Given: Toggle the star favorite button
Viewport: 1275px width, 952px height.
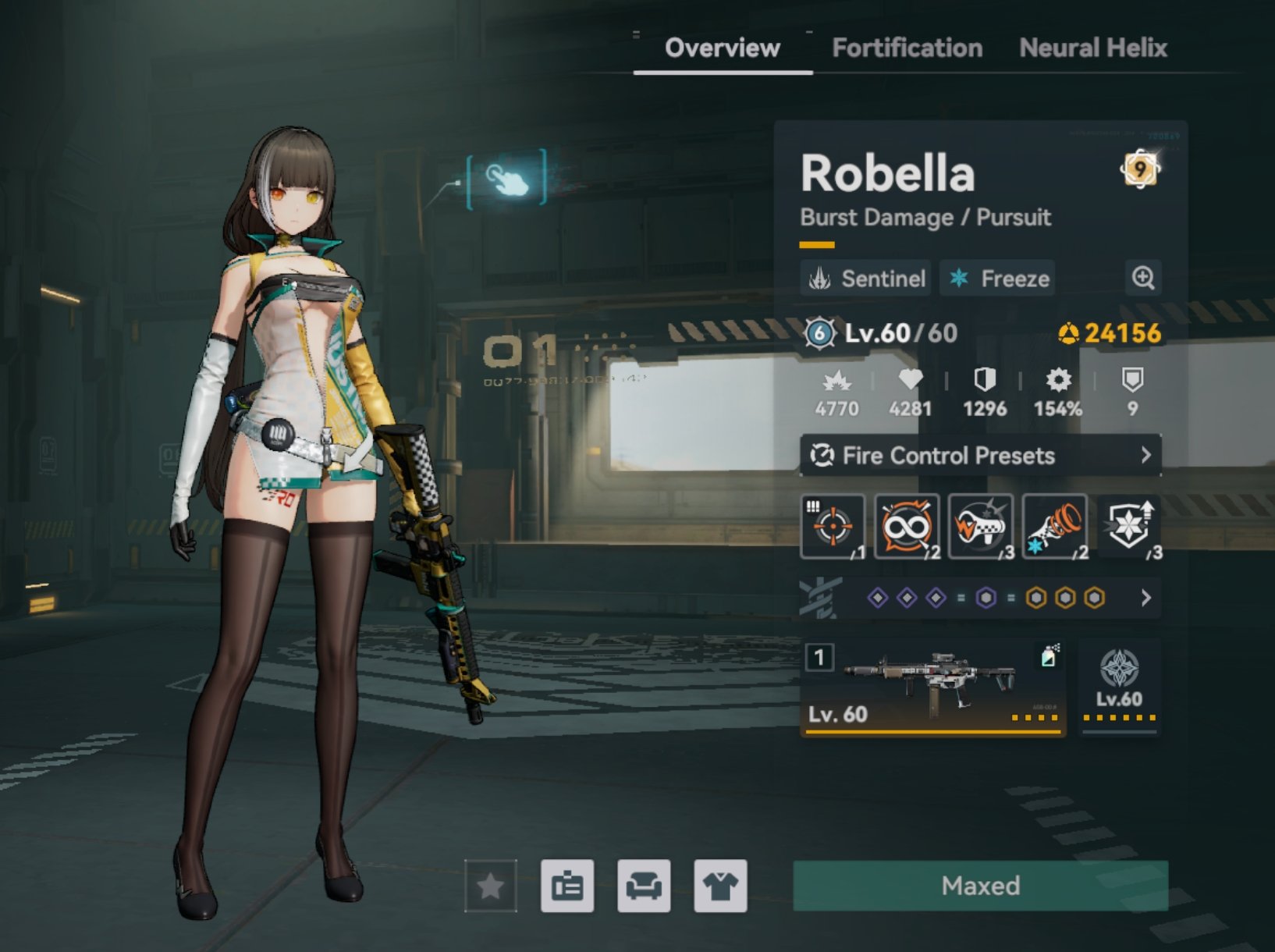Looking at the screenshot, I should (491, 886).
